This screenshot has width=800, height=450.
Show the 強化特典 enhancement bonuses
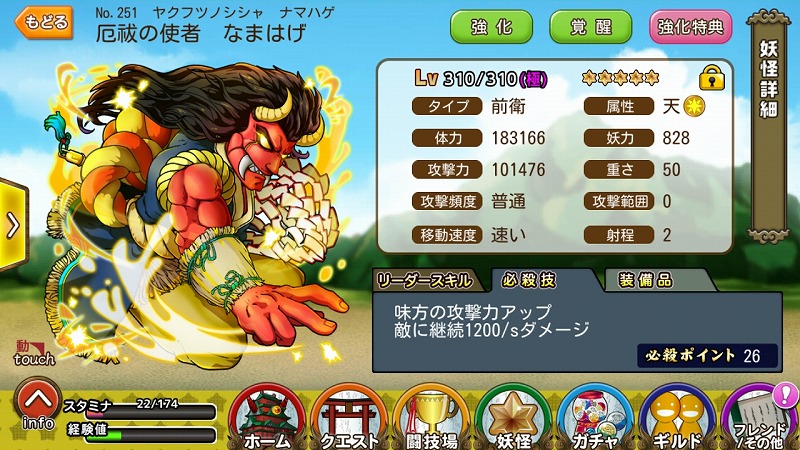(690, 27)
